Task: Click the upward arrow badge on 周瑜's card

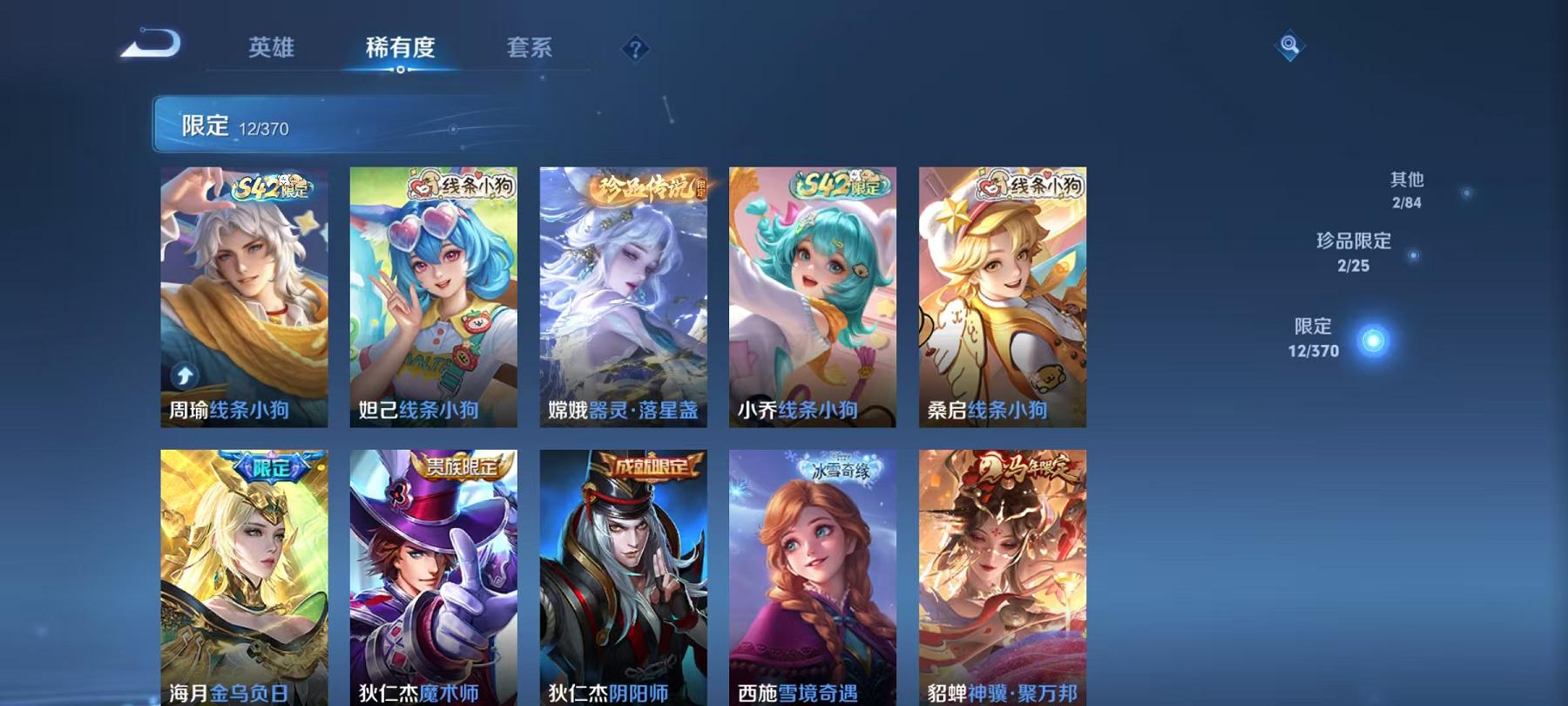Action: 183,377
